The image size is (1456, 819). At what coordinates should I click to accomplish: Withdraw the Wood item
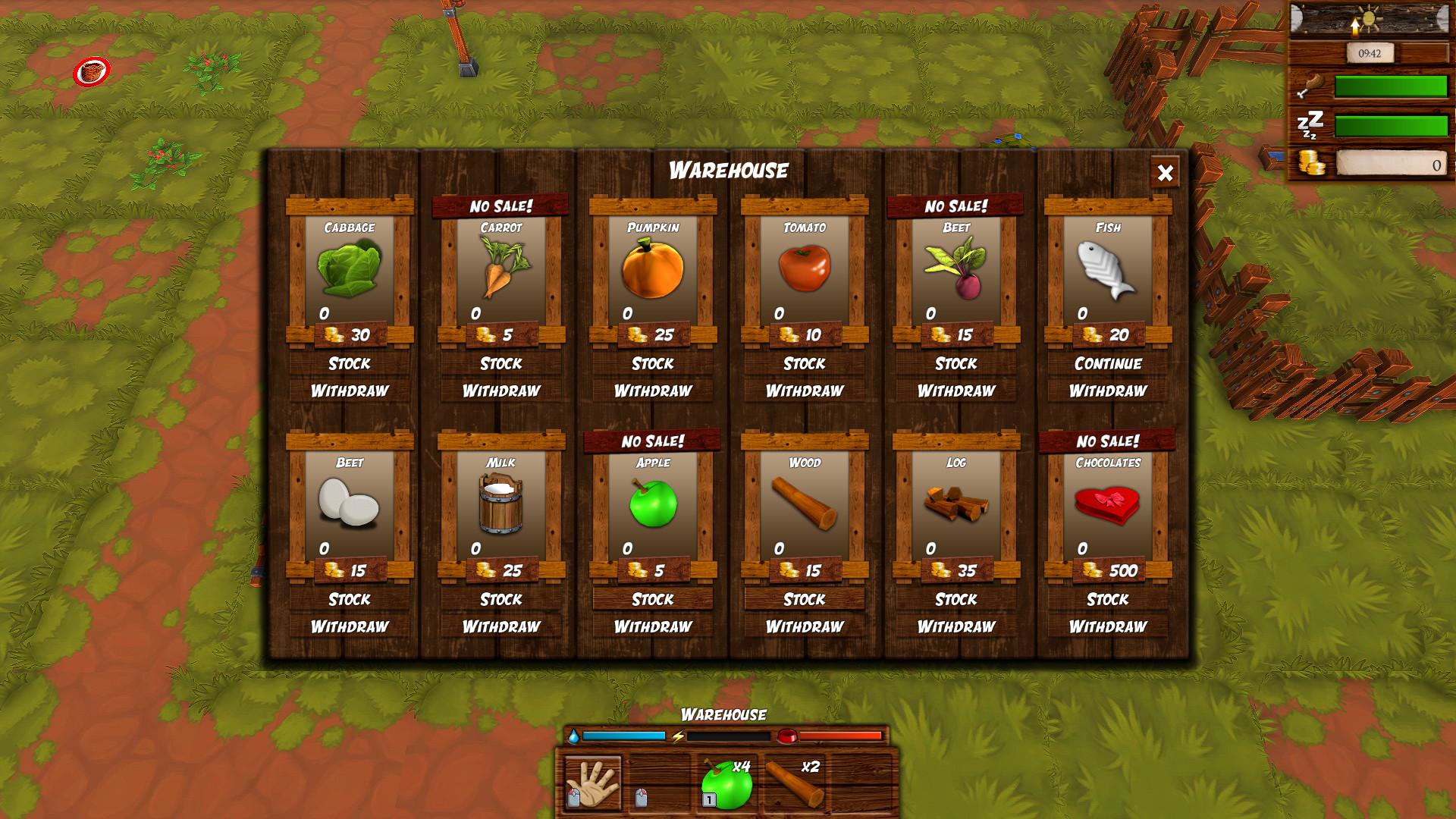click(803, 626)
